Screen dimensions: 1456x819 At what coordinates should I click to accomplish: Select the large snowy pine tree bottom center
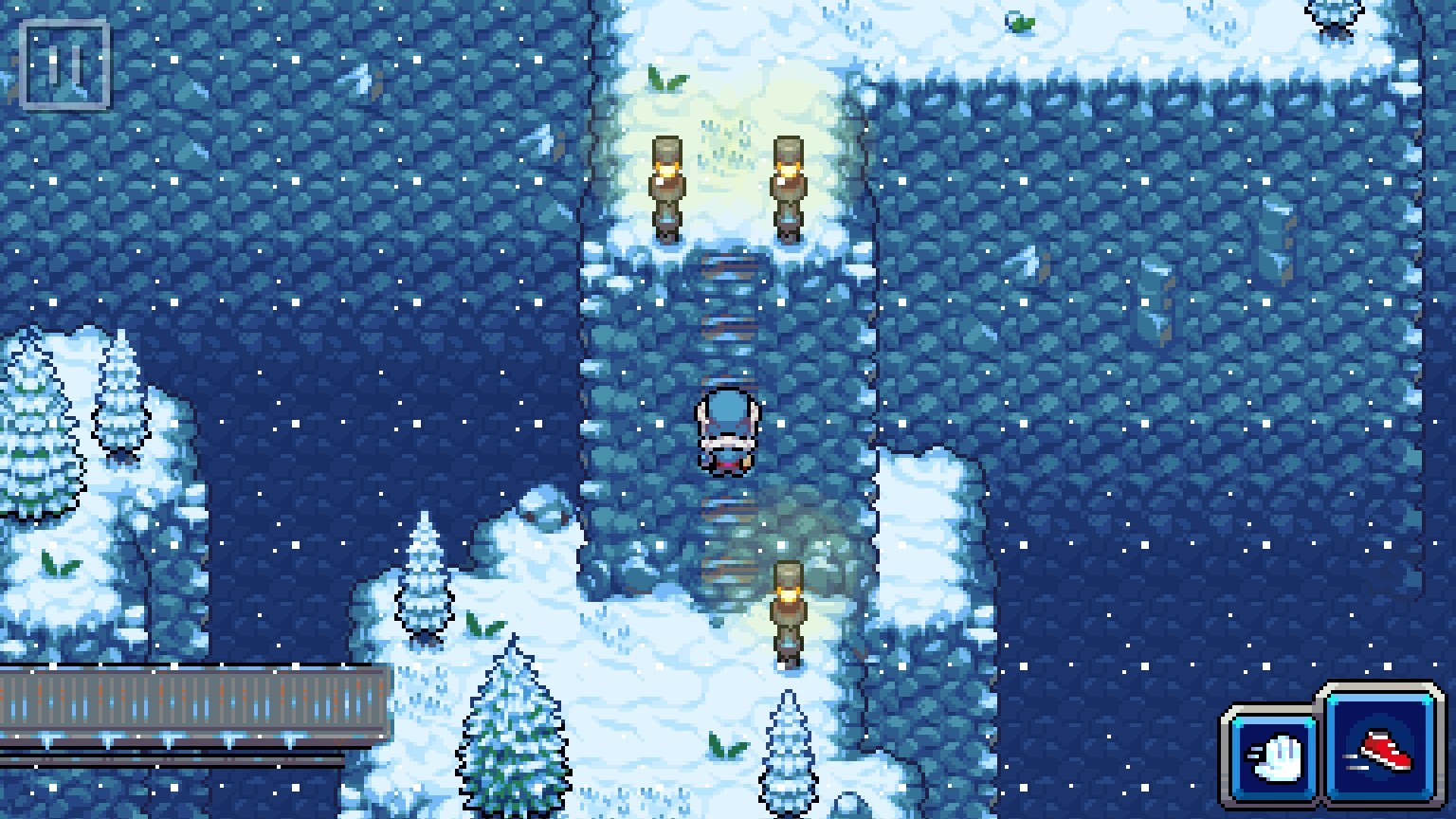point(512,730)
